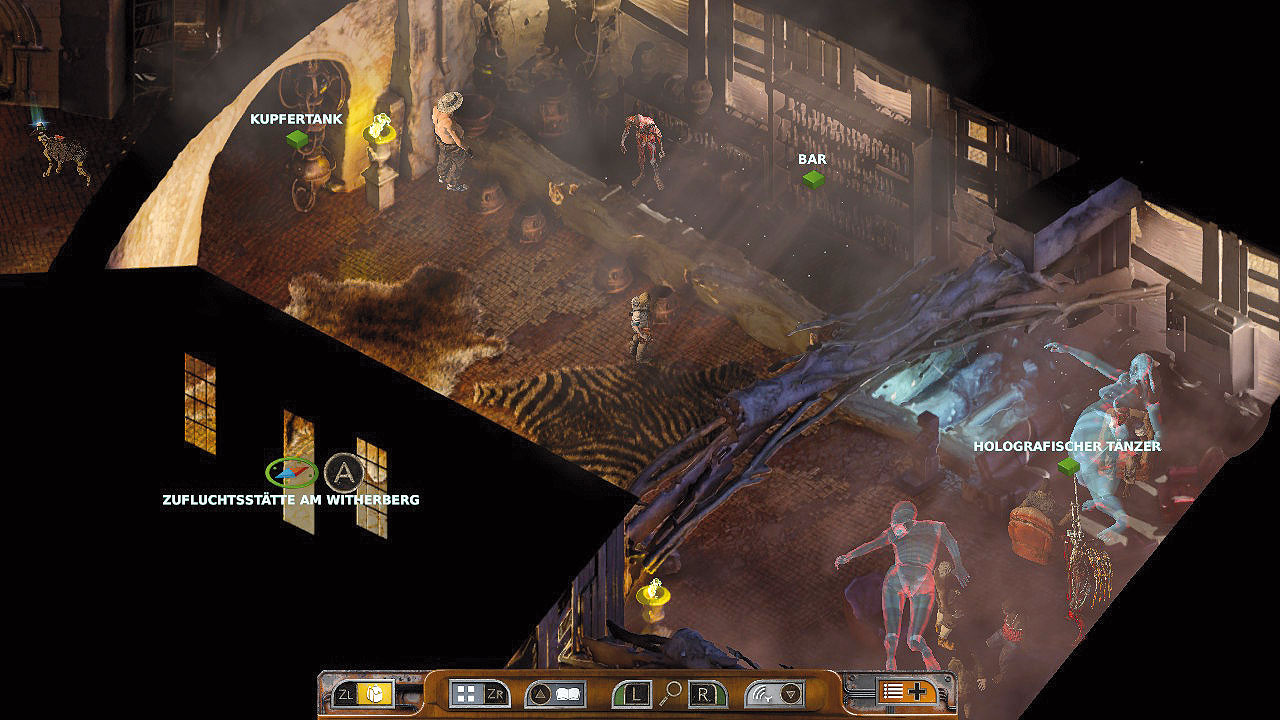Click the Zufluchtsstätte am Witherberg exit marker
Screen dimensions: 1280x720
click(291, 472)
